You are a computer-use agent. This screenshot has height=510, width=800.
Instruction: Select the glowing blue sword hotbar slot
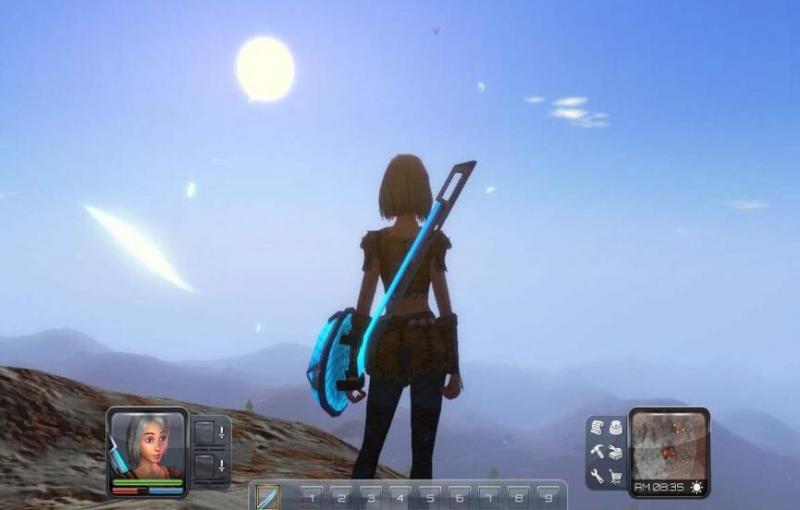click(x=267, y=496)
